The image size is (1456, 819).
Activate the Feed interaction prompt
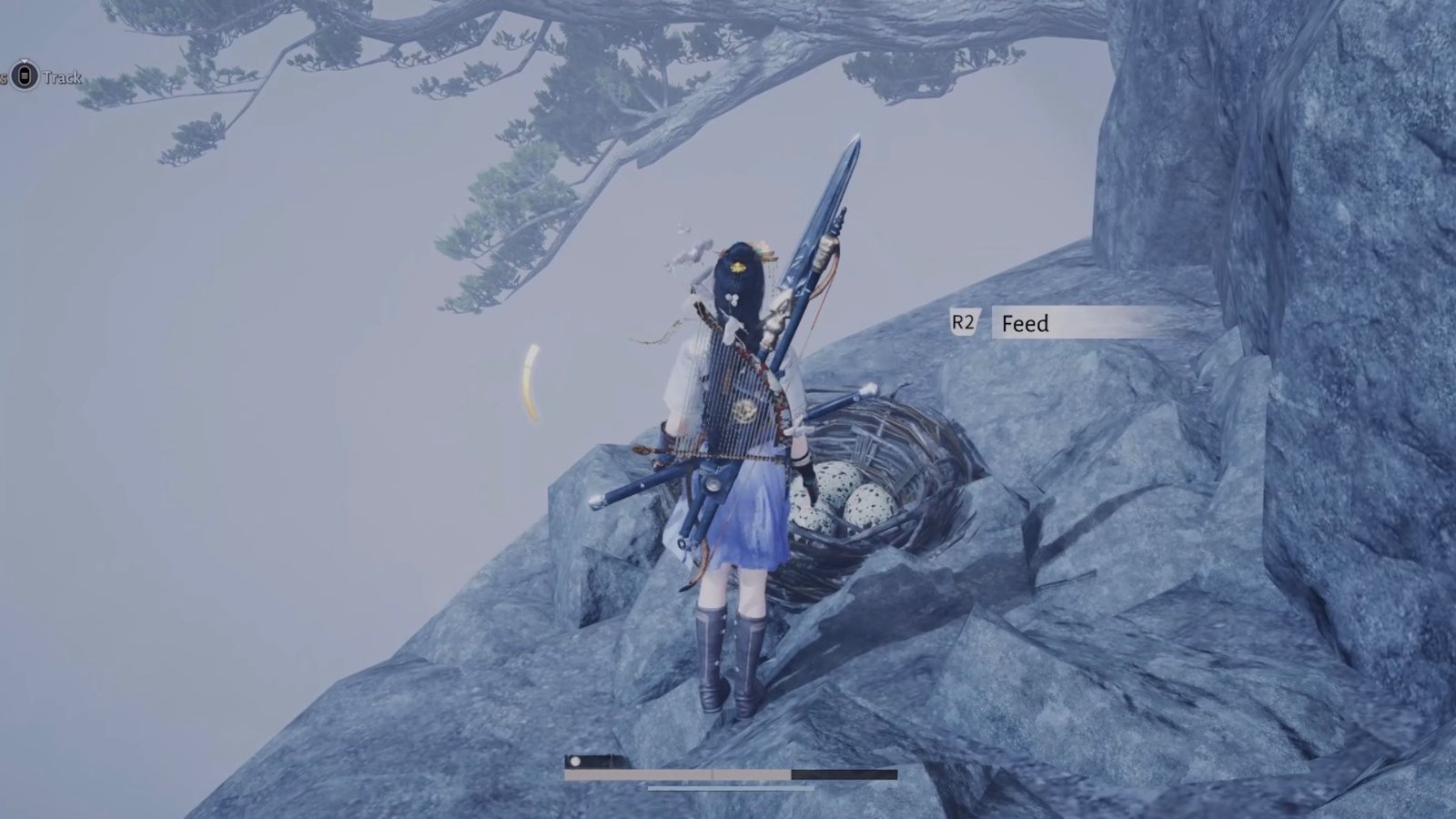point(1026,323)
